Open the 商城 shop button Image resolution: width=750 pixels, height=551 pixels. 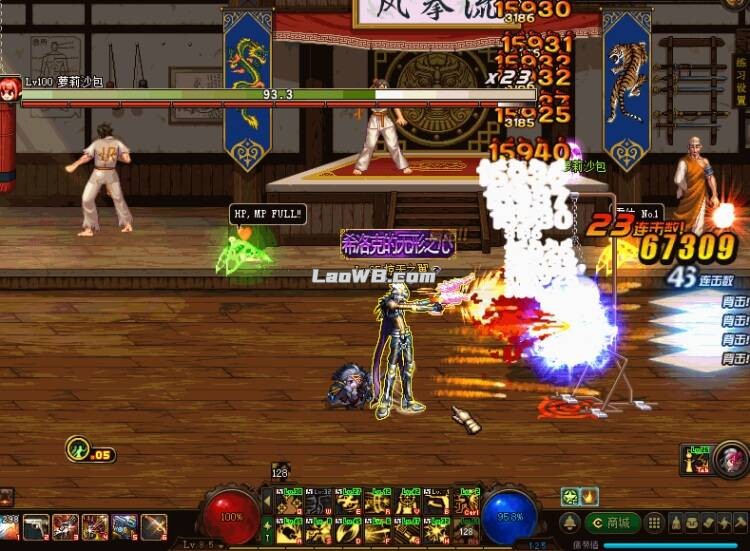click(x=612, y=522)
